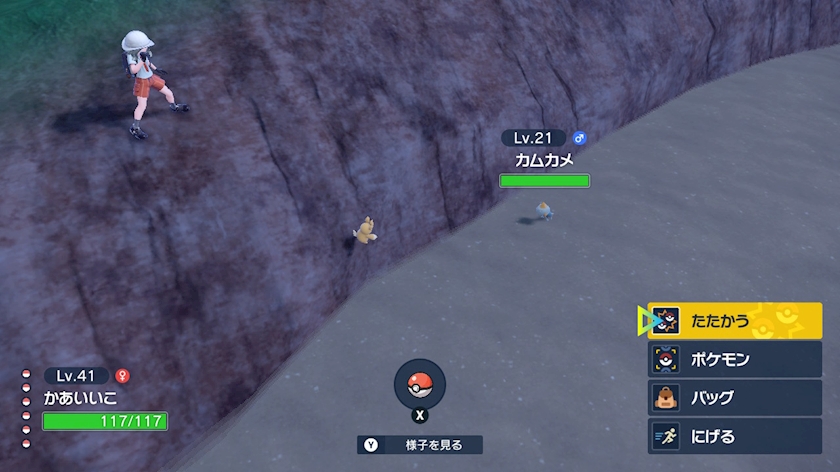Open the バッグ (Bag) menu
Screen dimensions: 840x472
coord(735,397)
